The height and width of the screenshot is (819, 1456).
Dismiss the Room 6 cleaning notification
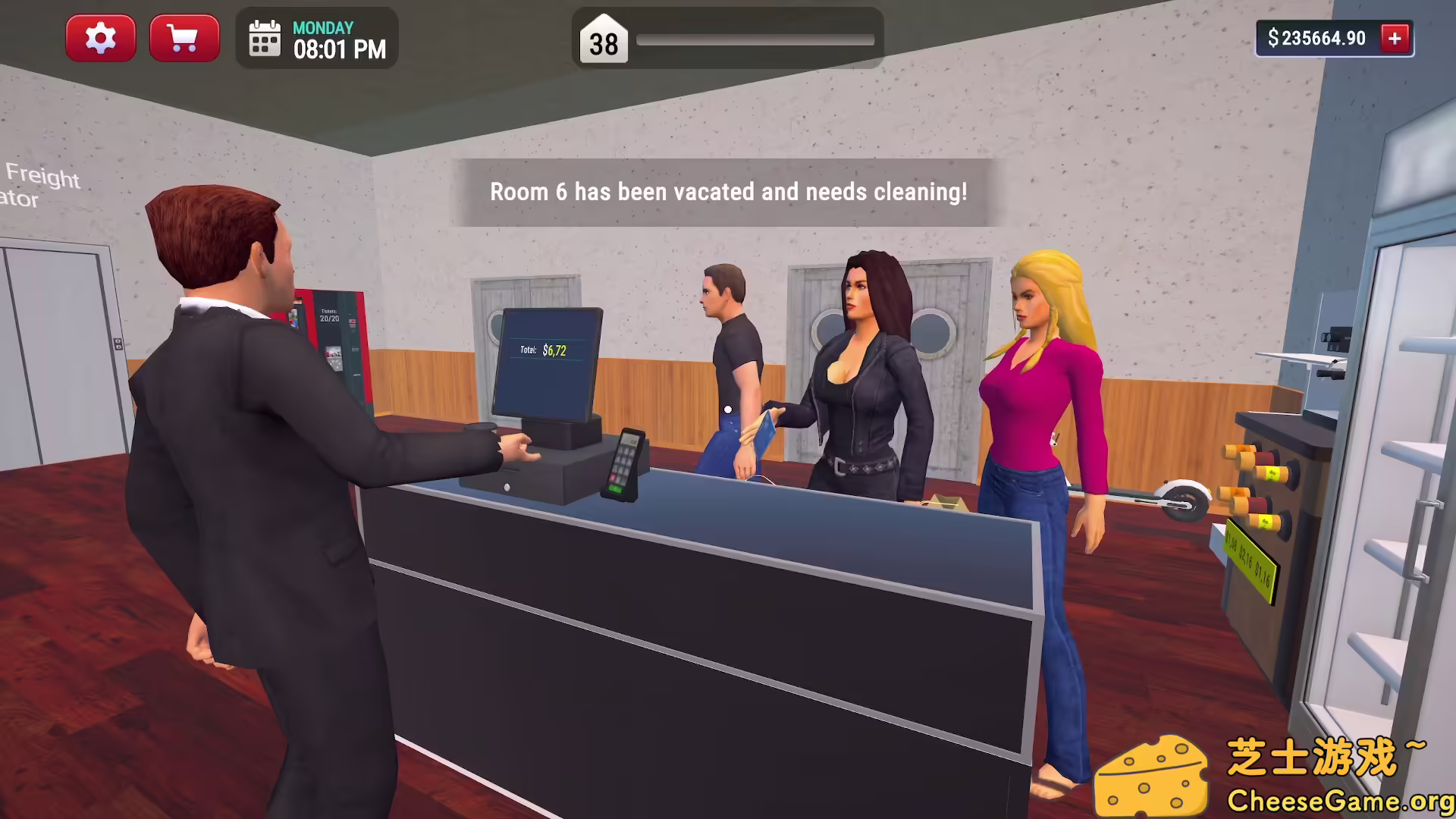(726, 192)
